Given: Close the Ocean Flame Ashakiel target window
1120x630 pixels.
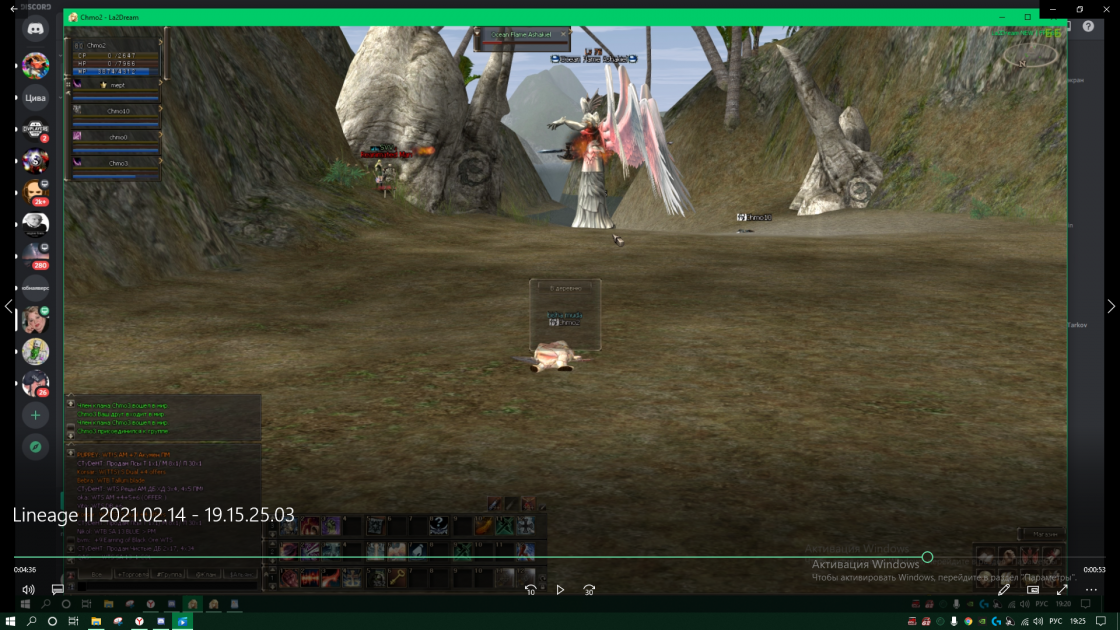Looking at the screenshot, I should point(563,34).
